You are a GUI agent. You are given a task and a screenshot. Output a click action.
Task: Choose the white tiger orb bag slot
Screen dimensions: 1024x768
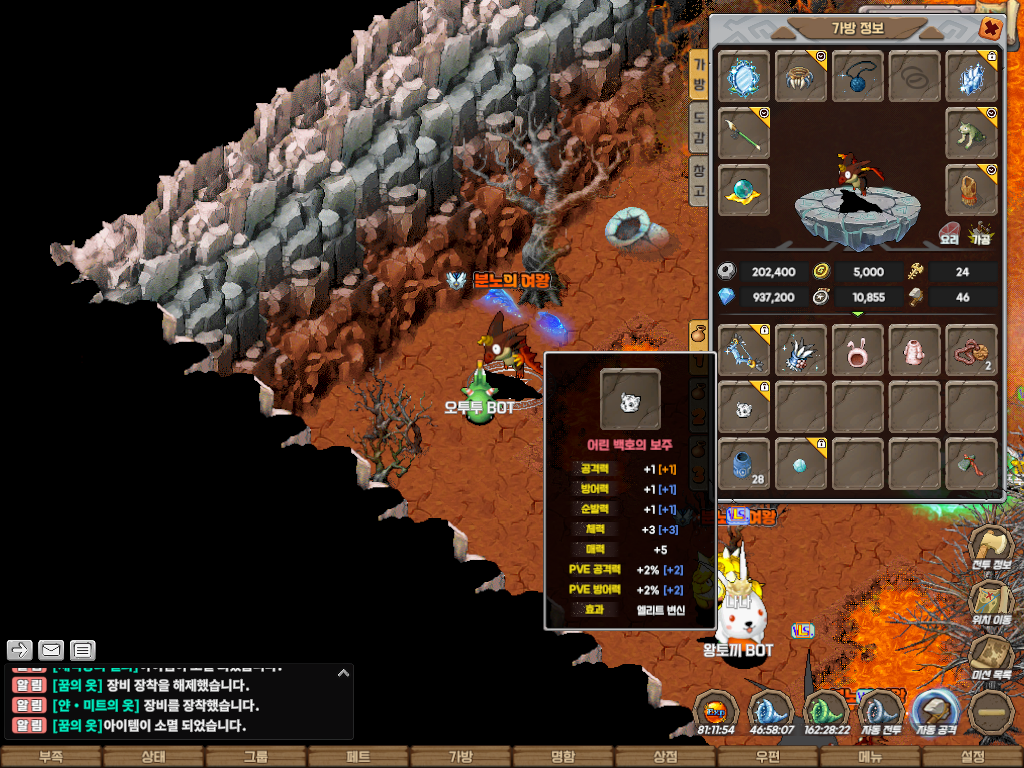[744, 407]
